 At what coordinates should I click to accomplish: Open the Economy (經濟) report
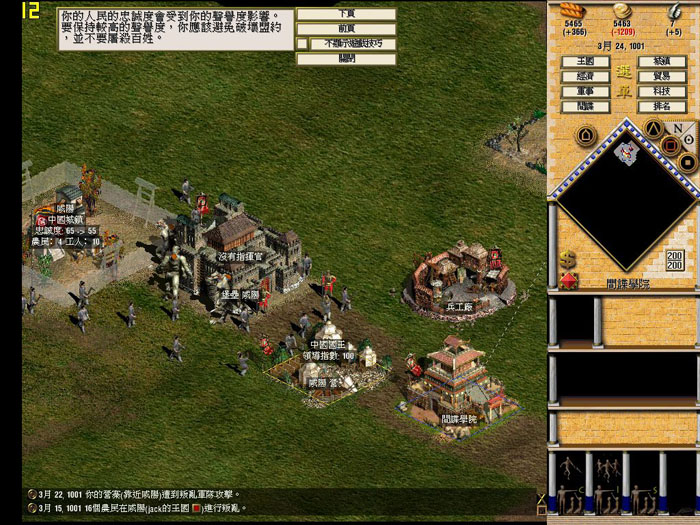pos(585,76)
